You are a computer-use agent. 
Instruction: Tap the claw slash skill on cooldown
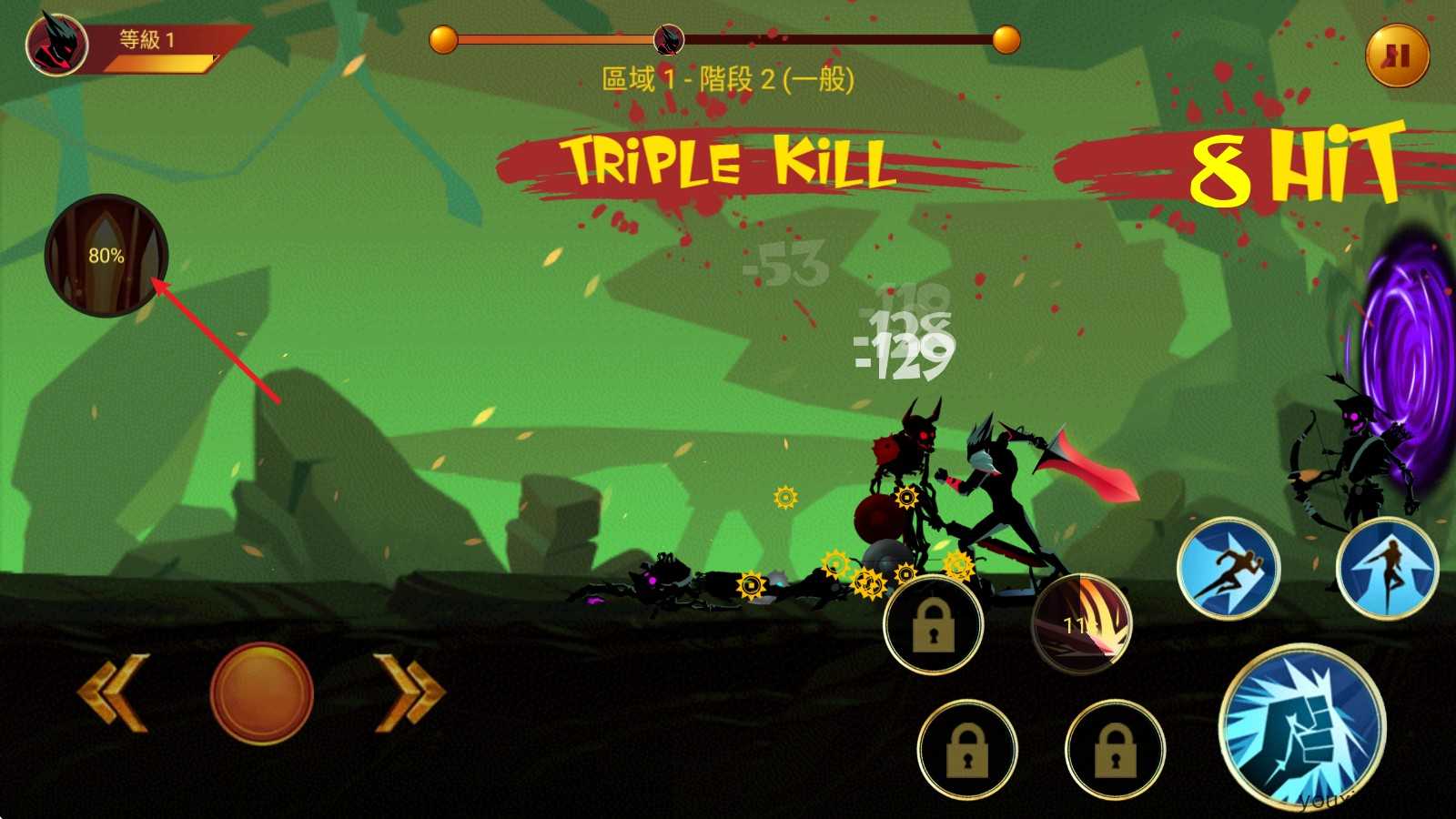pos(1088,622)
